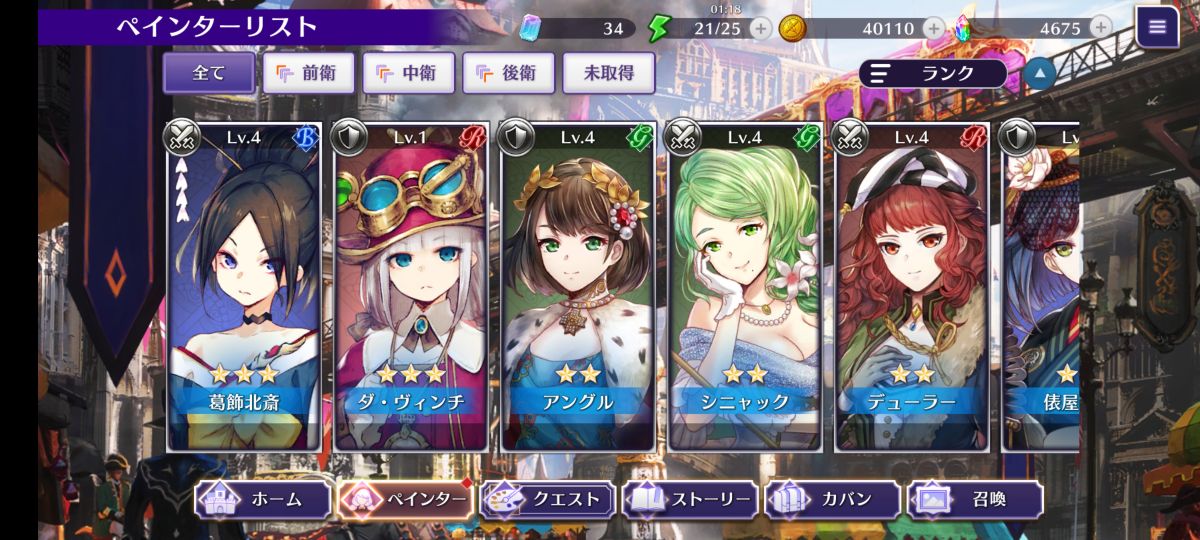Select the 葛飾北斎 painter card

[x=244, y=286]
